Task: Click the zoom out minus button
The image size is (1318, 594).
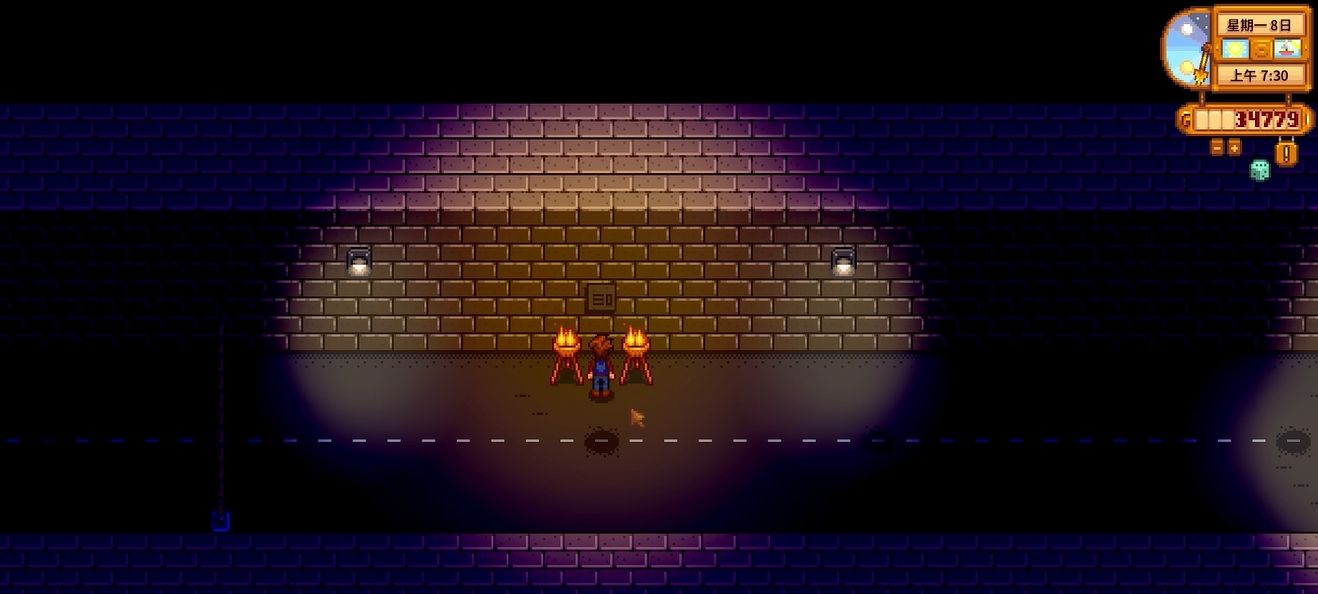Action: pos(1218,147)
